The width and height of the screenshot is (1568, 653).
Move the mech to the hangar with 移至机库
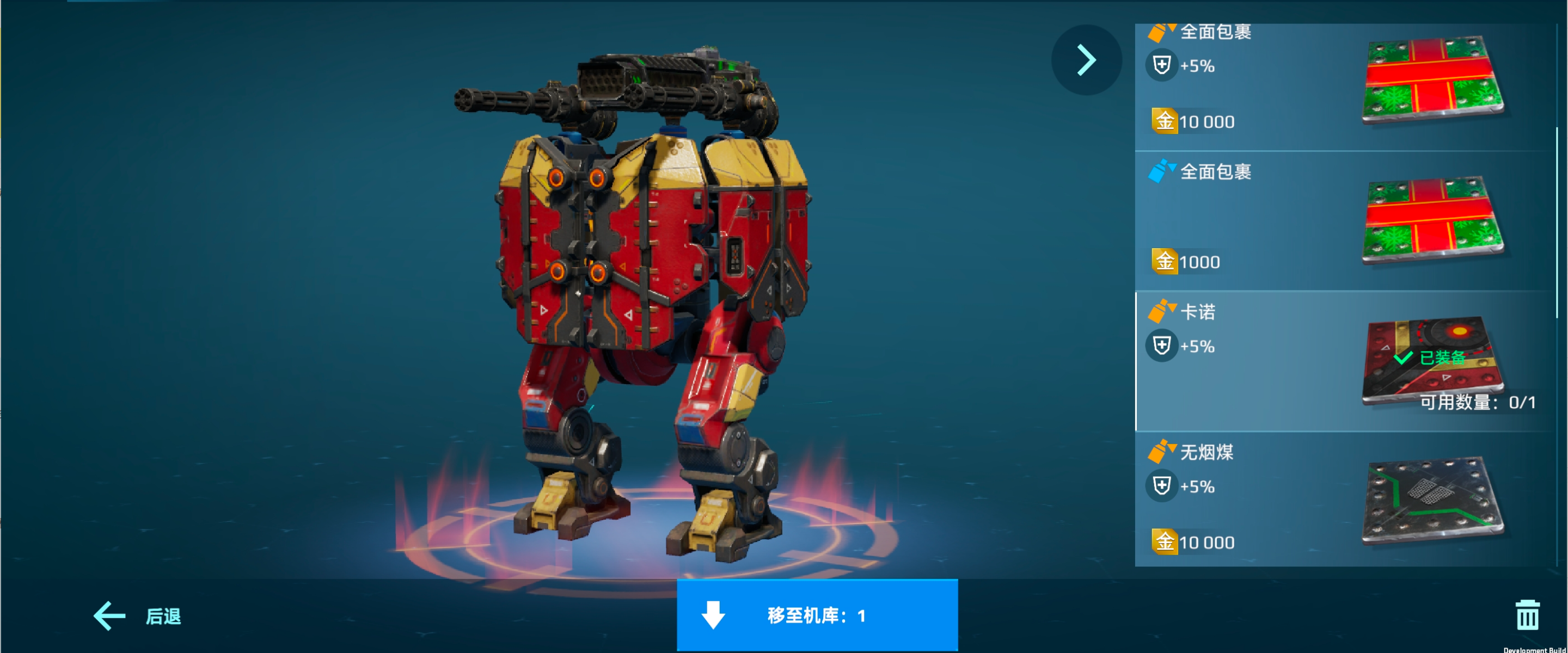(x=817, y=615)
